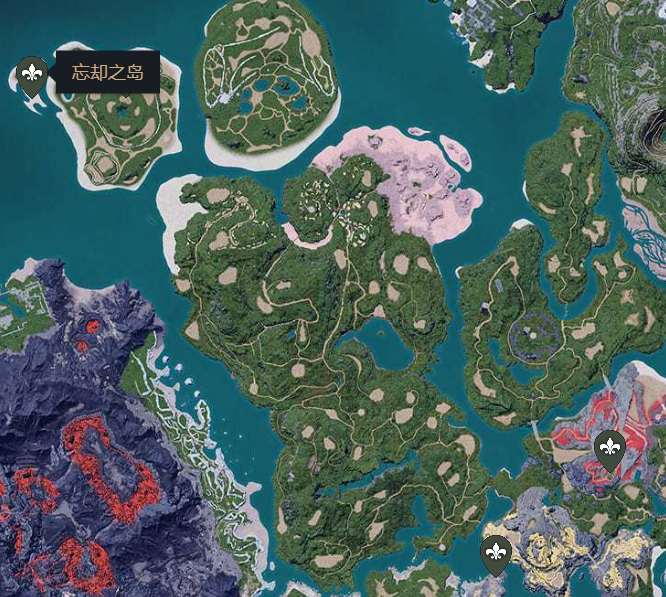Click the 忘却之岛 location name label

(108, 72)
